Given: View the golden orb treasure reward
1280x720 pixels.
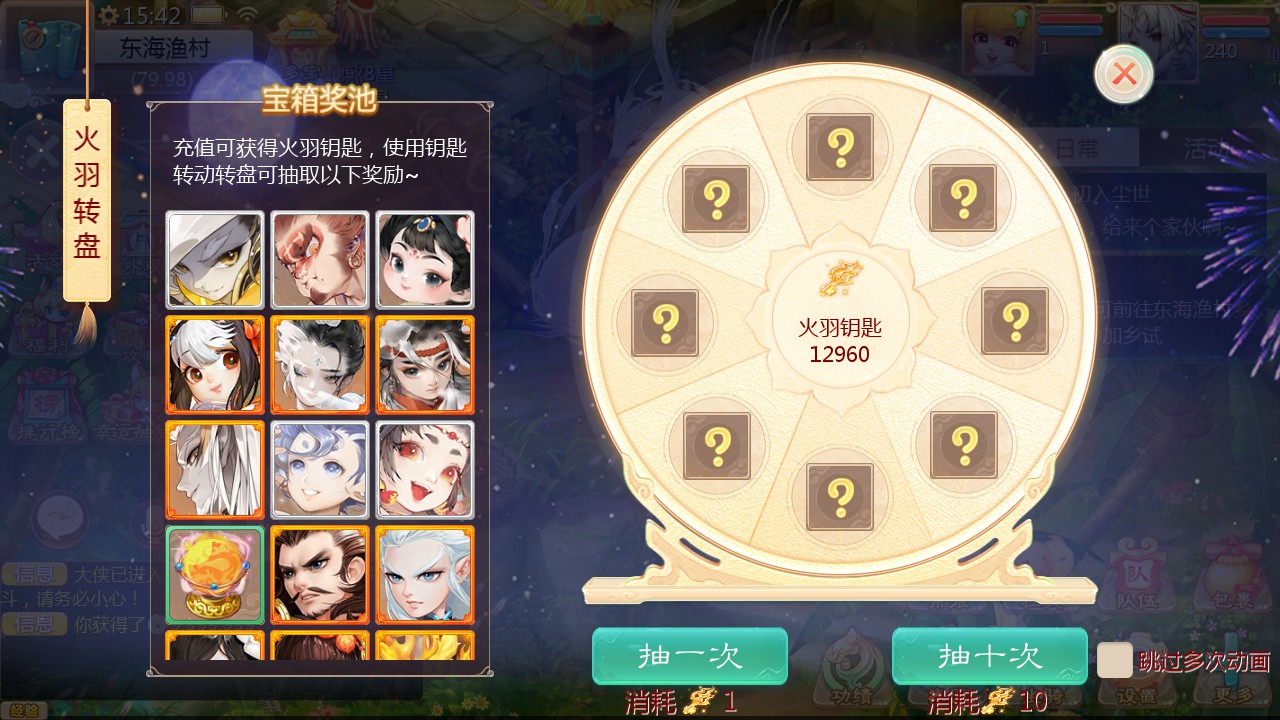Looking at the screenshot, I should pos(215,574).
